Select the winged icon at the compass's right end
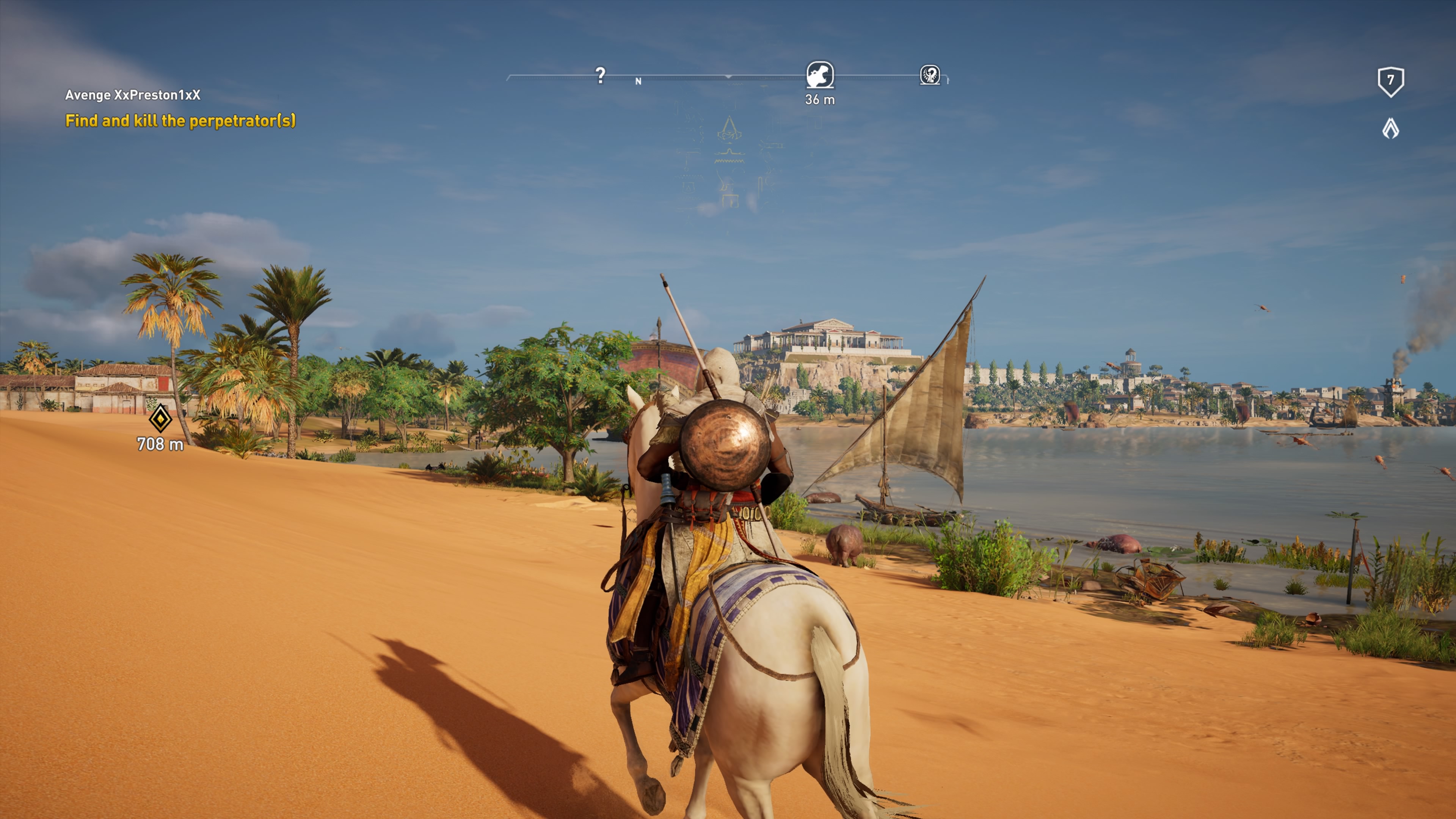This screenshot has height=819, width=1456. (x=930, y=75)
